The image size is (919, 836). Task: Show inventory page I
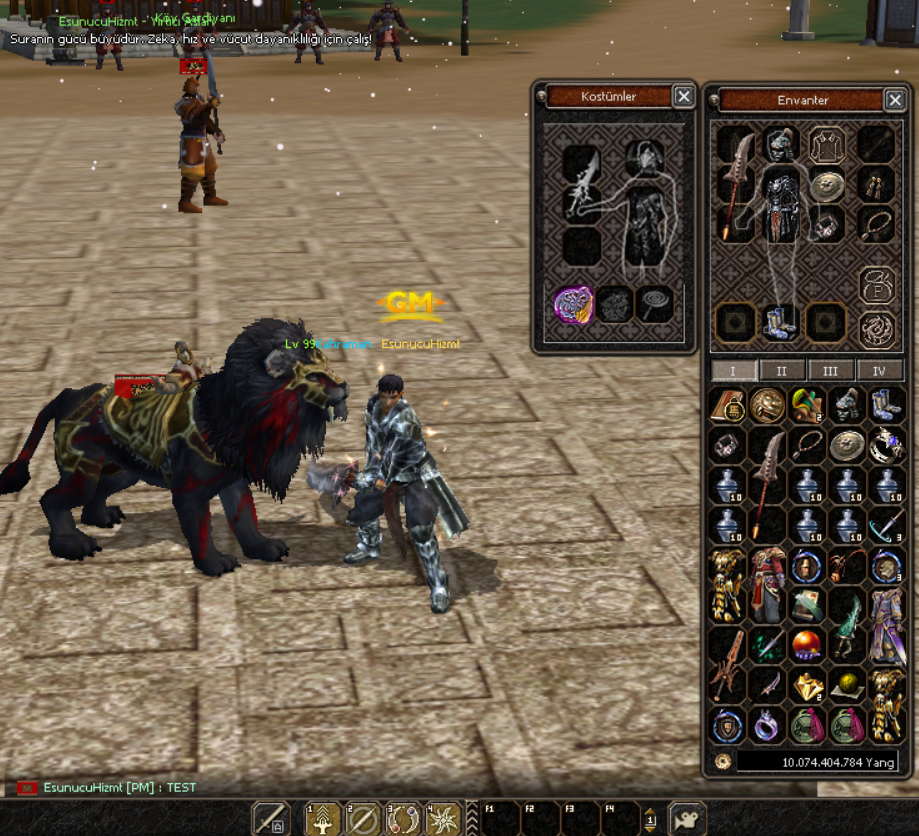[x=733, y=371]
